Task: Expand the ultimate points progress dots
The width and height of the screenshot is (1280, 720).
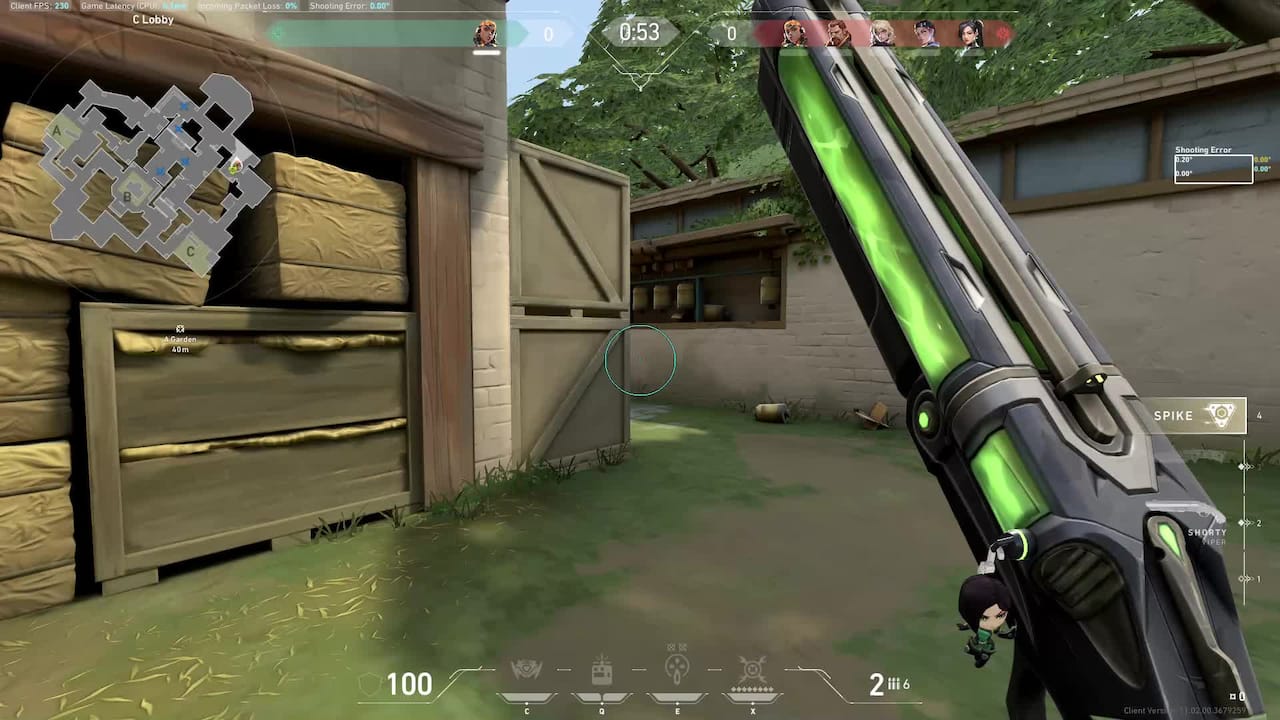Action: click(x=752, y=688)
